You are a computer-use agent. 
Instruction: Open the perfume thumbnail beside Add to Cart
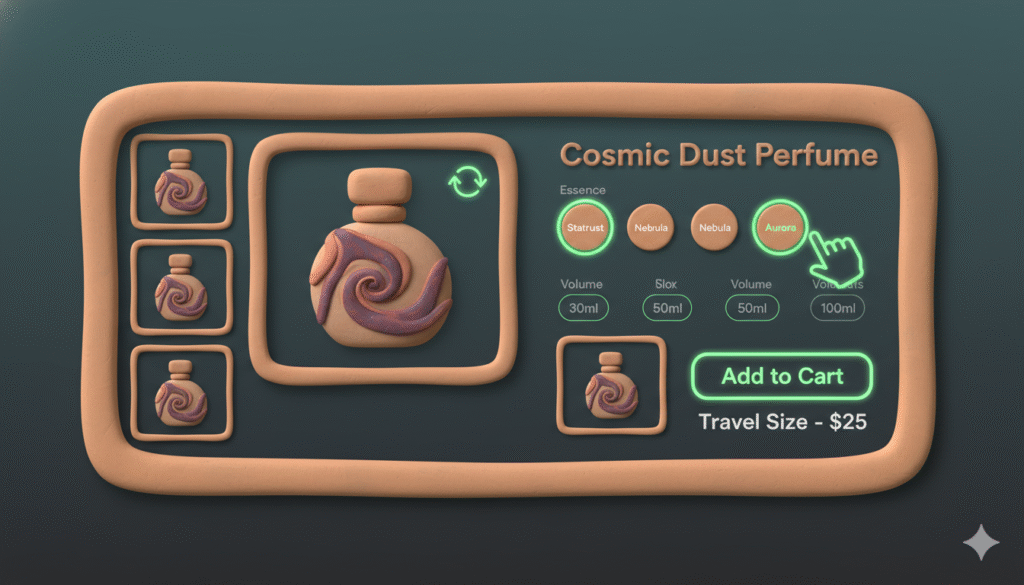[611, 386]
